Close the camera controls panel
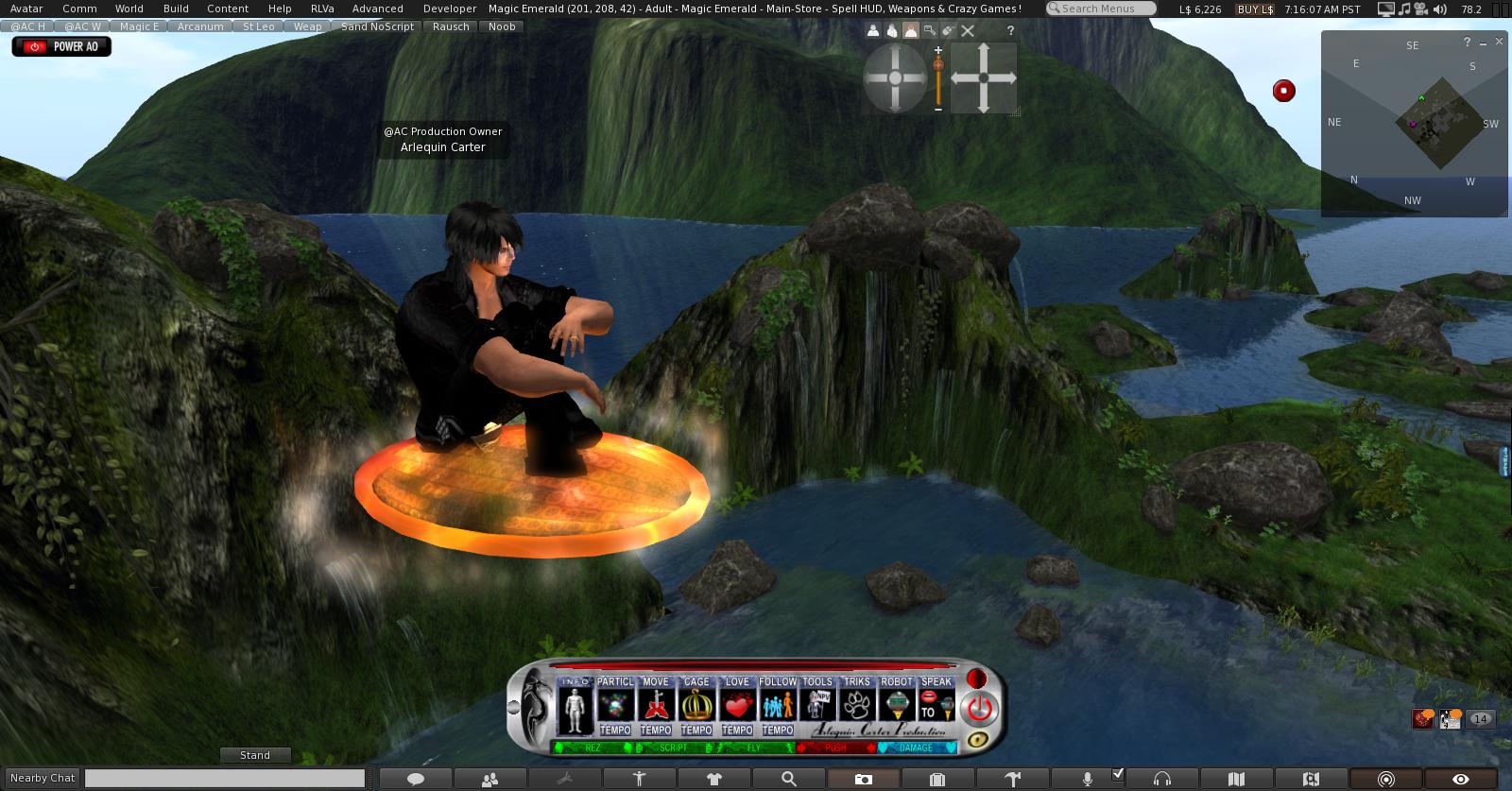1512x791 pixels. coord(968,31)
